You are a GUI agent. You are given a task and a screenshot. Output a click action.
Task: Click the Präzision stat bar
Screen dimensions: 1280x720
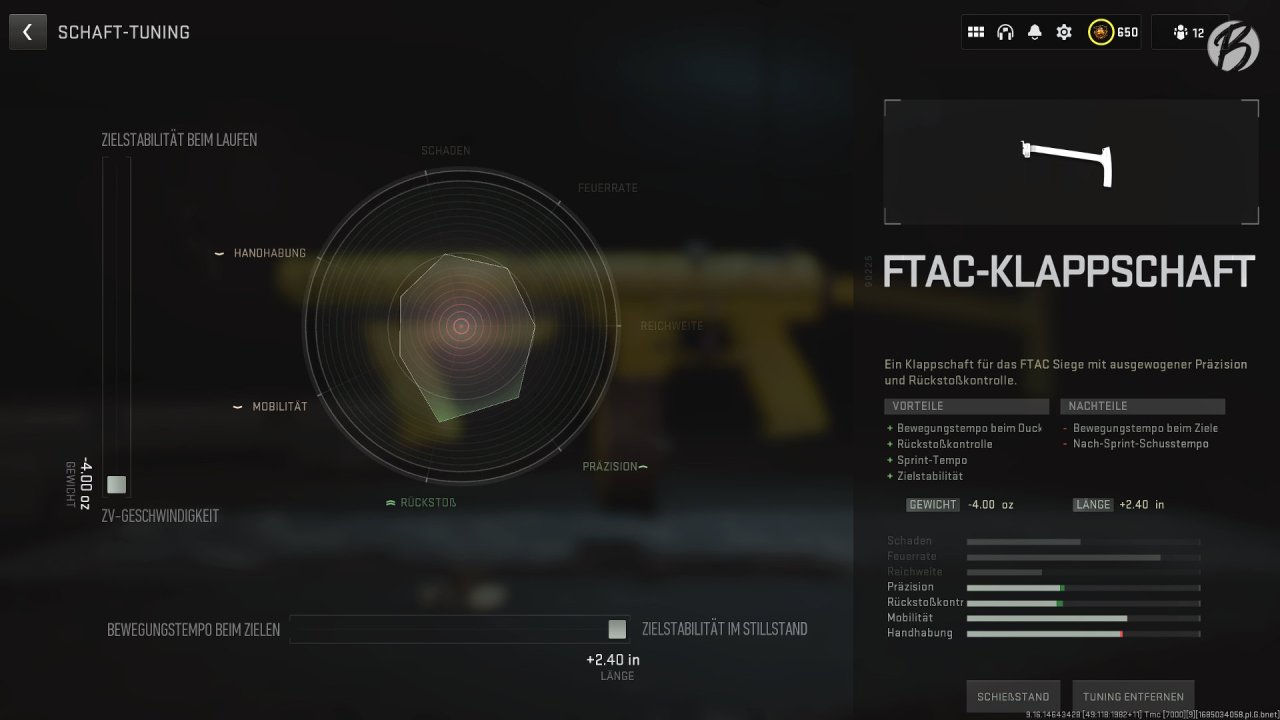coord(1080,586)
